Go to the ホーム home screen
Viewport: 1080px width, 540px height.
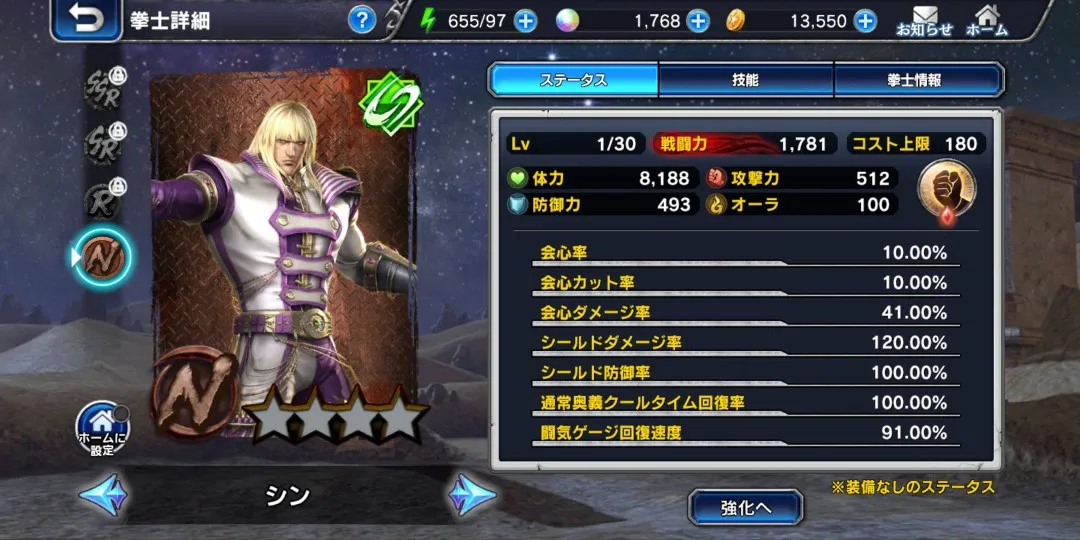tap(987, 20)
